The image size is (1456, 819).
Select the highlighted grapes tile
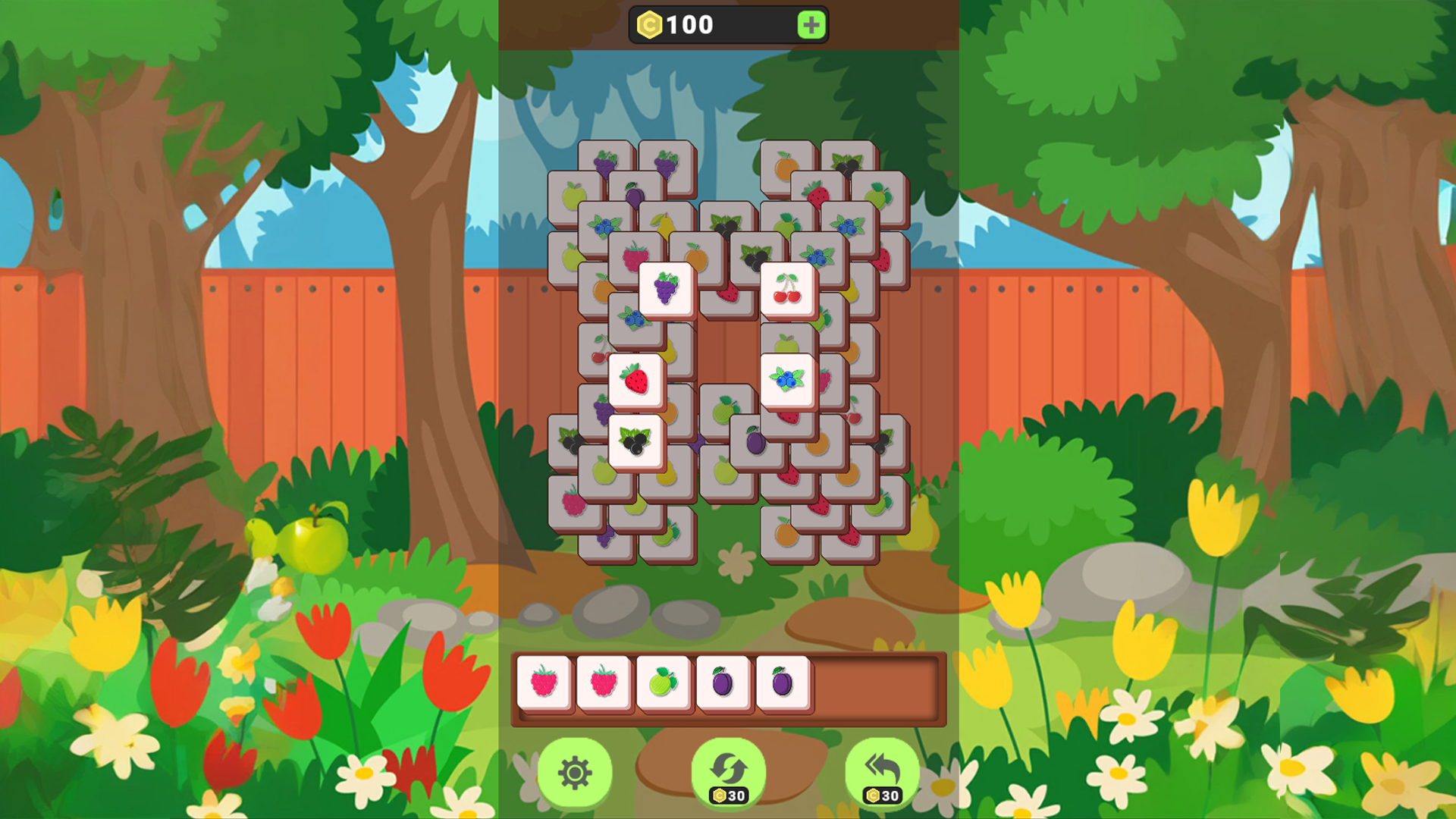coord(664,286)
